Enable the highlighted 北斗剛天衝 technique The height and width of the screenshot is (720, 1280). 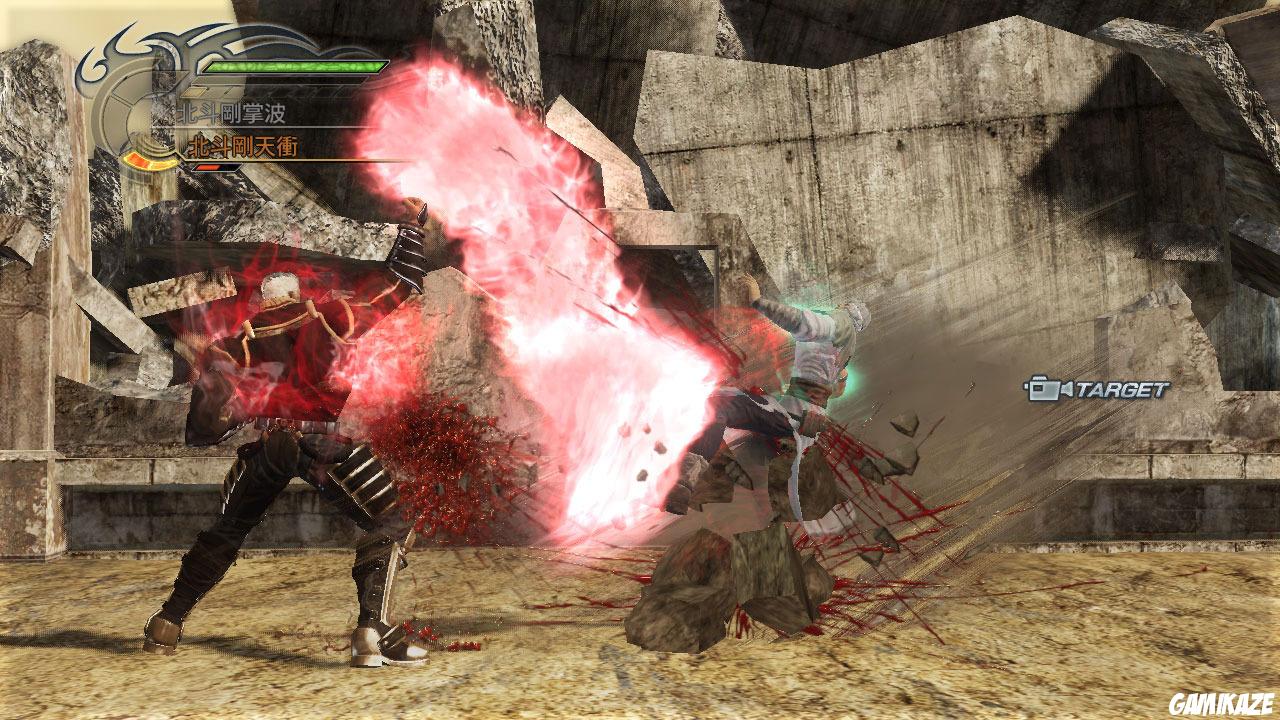243,144
